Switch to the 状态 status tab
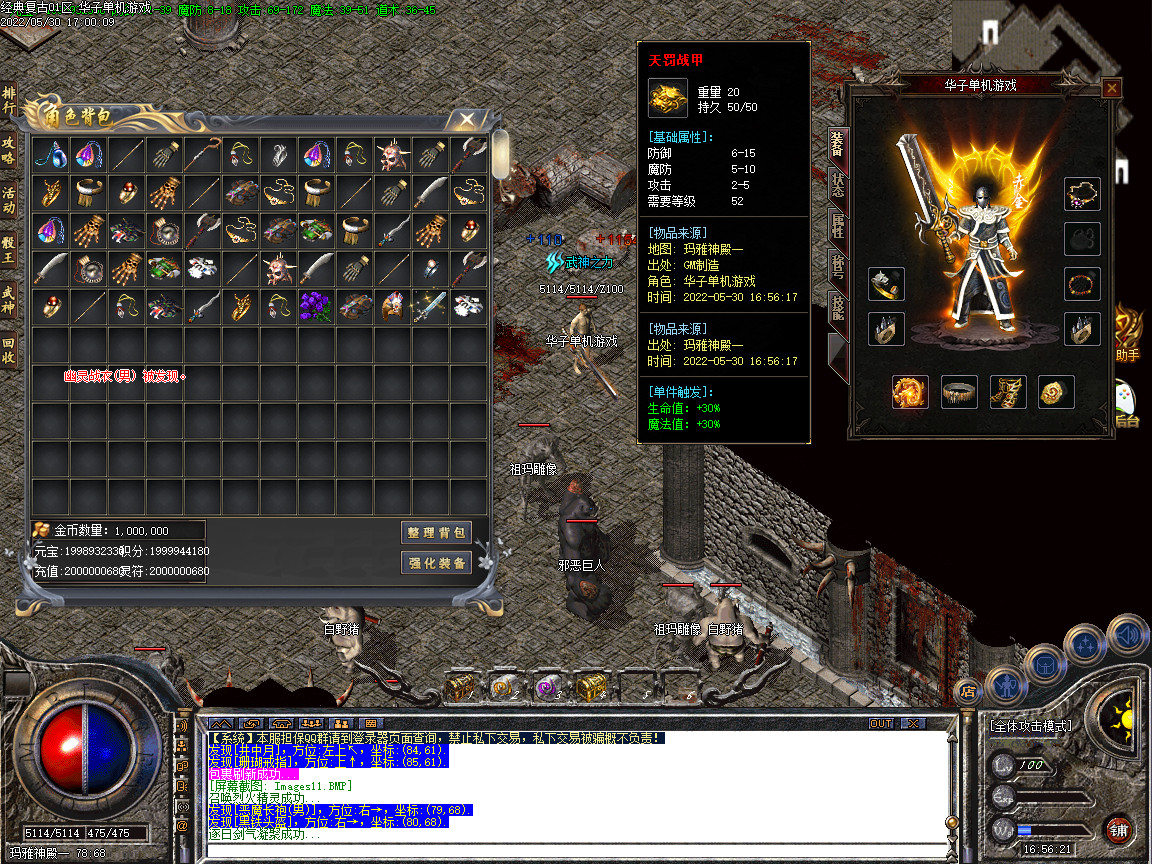The image size is (1152, 864). click(x=837, y=187)
